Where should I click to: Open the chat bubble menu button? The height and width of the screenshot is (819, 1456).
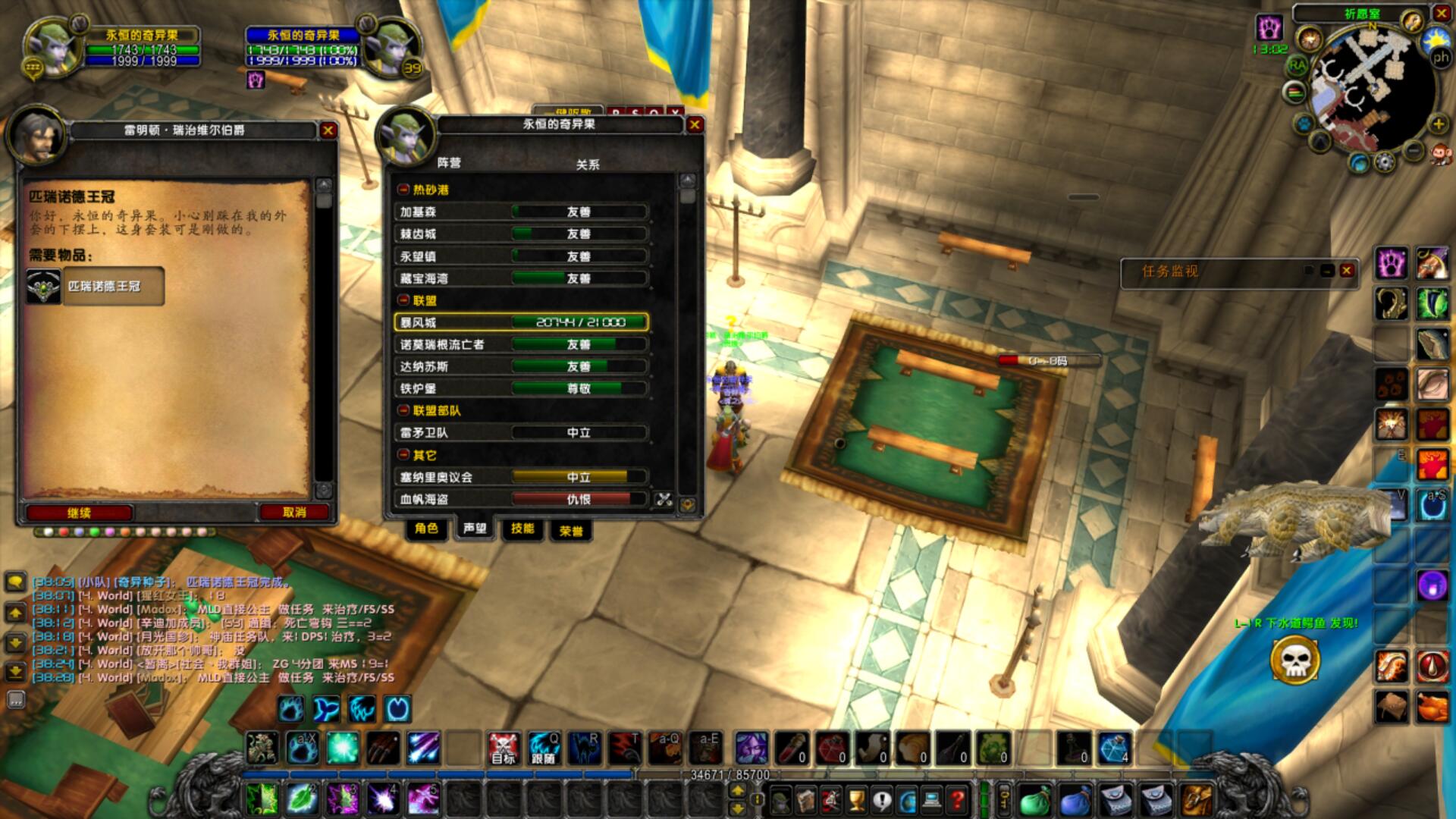point(15,582)
